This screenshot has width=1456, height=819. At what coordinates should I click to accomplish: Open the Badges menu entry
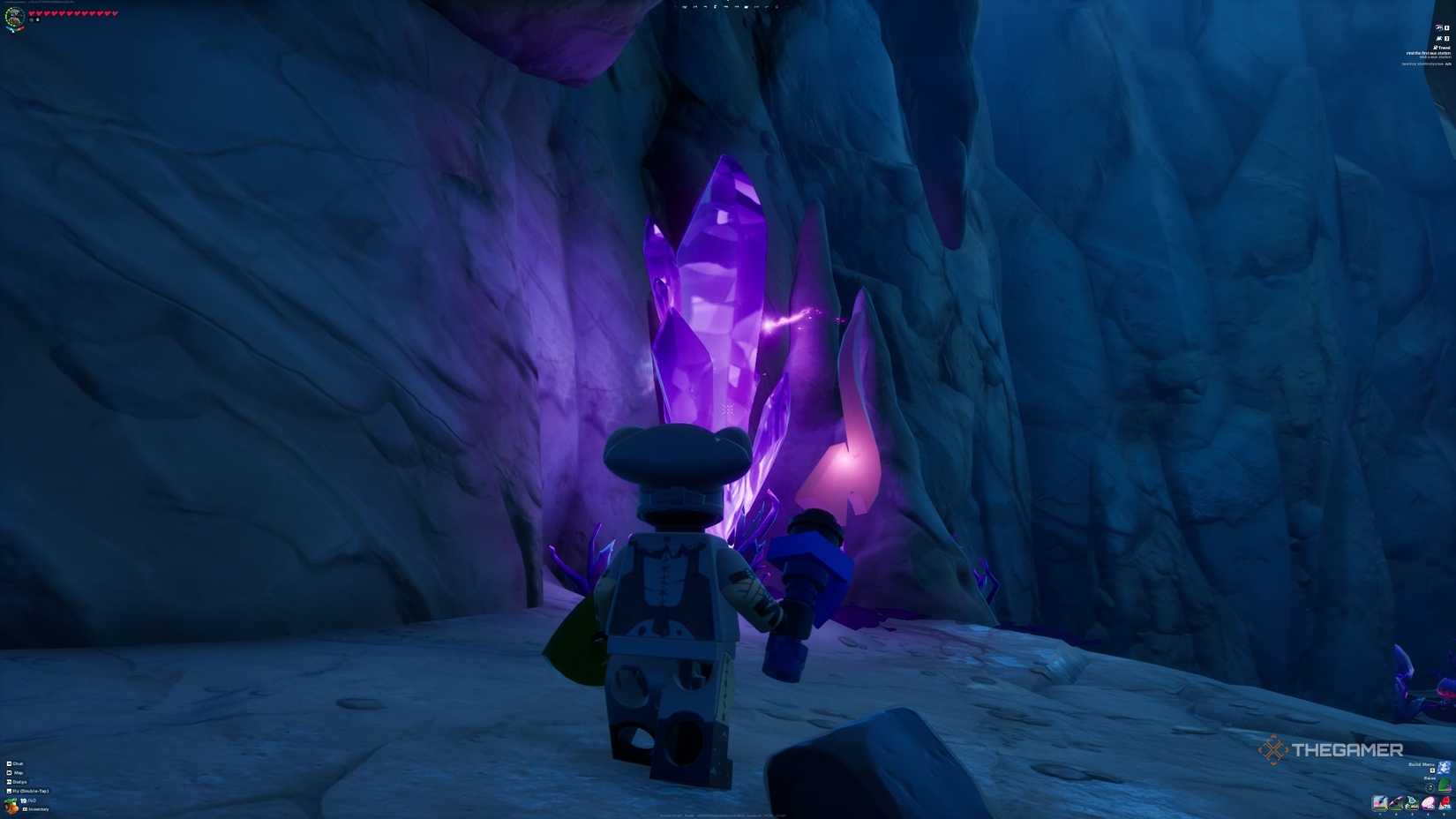(17, 782)
